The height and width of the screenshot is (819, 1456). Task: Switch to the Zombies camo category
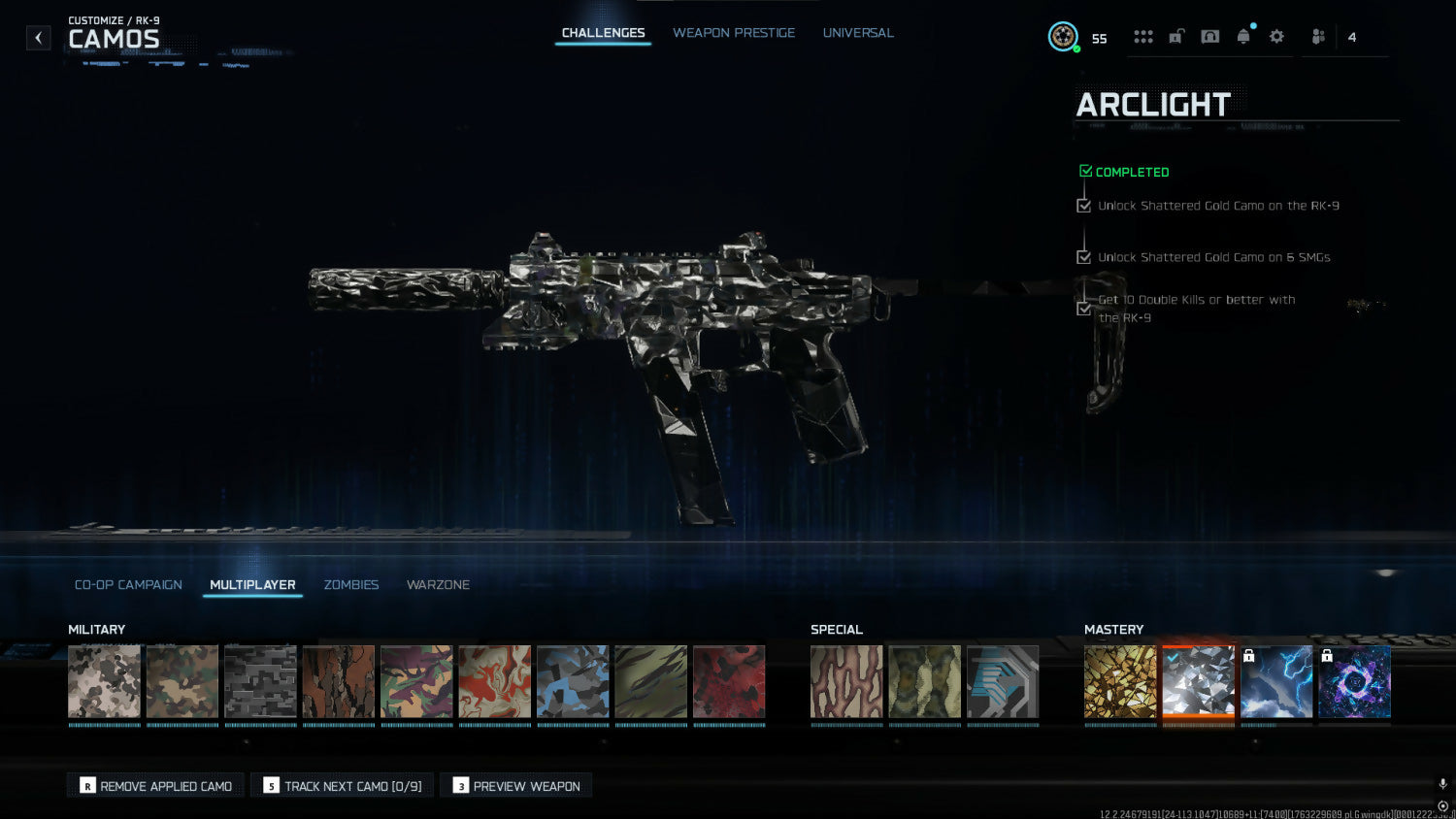[x=351, y=585]
